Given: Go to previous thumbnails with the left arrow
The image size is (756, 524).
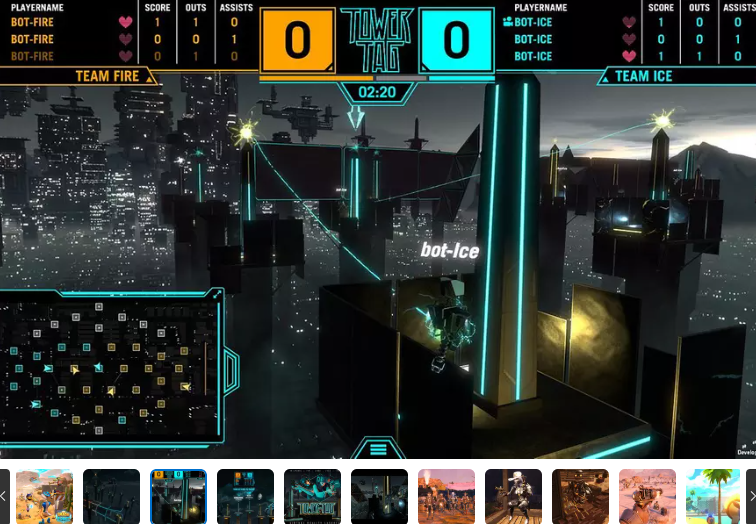Looking at the screenshot, I should point(4,496).
